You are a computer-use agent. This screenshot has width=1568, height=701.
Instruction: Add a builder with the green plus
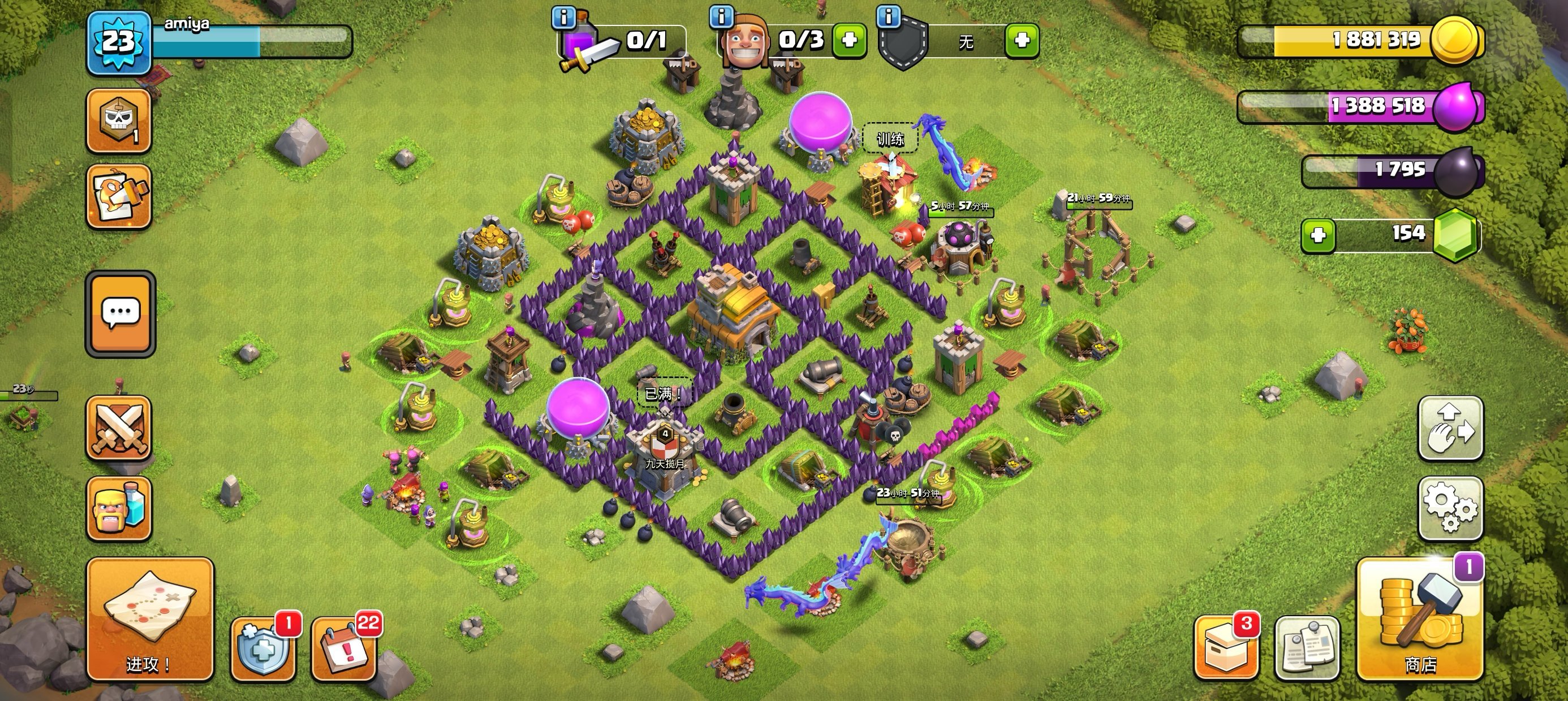click(x=849, y=40)
